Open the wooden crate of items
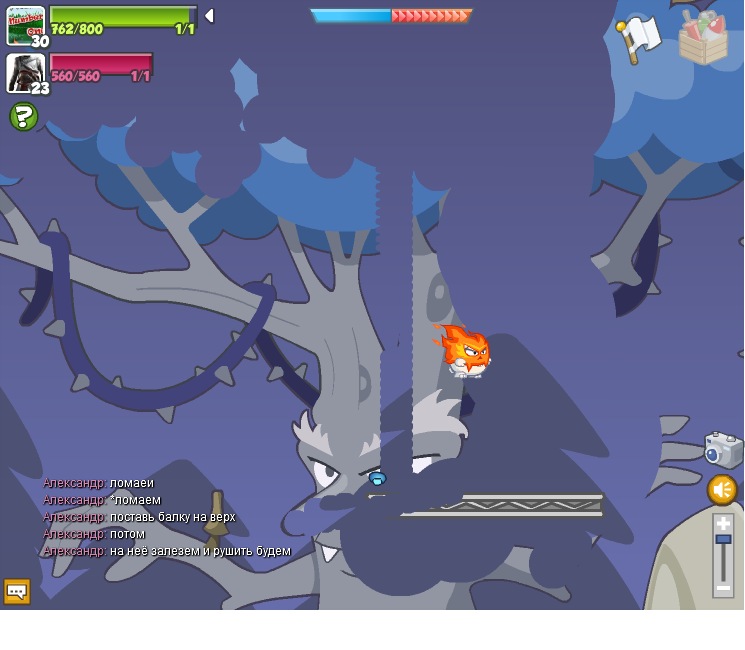745x650 pixels. pyautogui.click(x=703, y=39)
